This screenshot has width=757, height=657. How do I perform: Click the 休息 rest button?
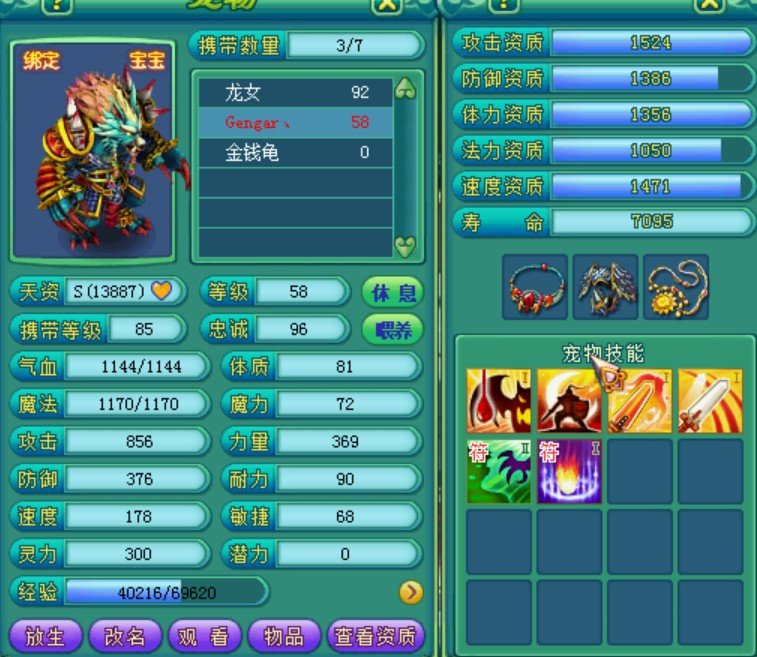coord(393,293)
